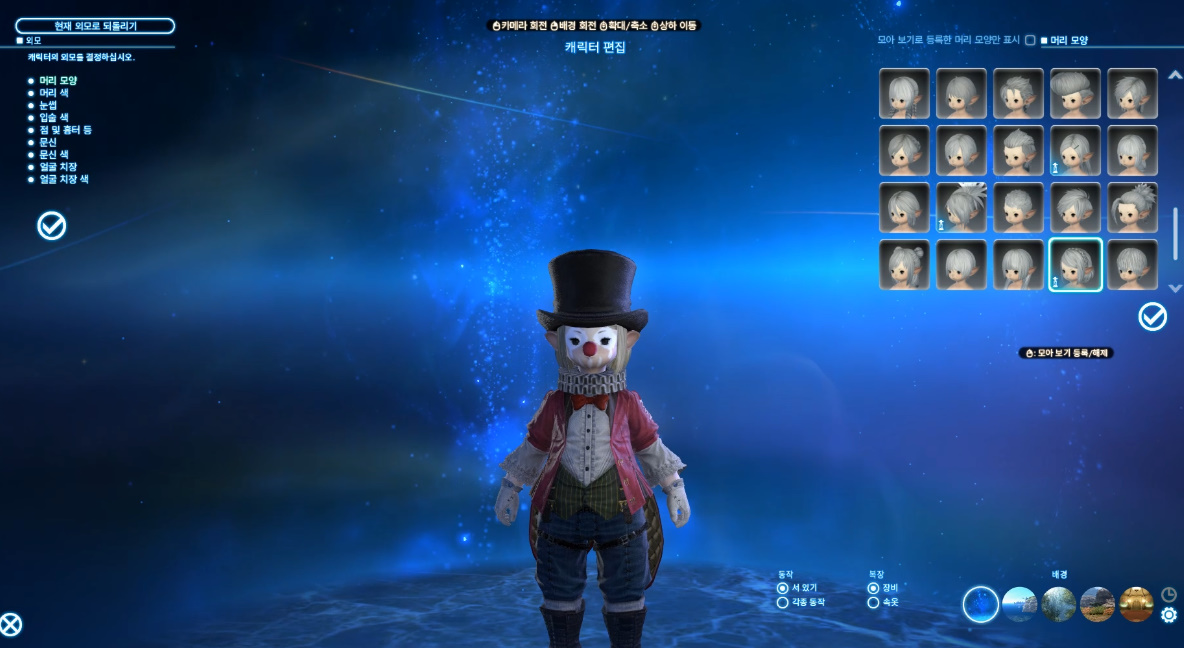The image size is (1184, 648).
Task: Select the 속옷 outfit radio option
Action: click(873, 603)
